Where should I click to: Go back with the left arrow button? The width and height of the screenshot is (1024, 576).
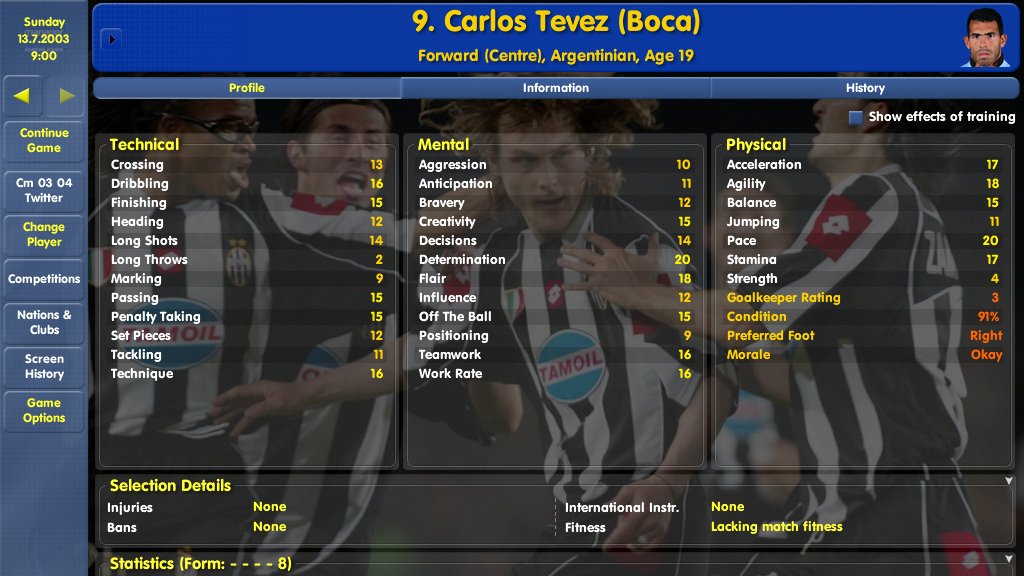[x=22, y=96]
